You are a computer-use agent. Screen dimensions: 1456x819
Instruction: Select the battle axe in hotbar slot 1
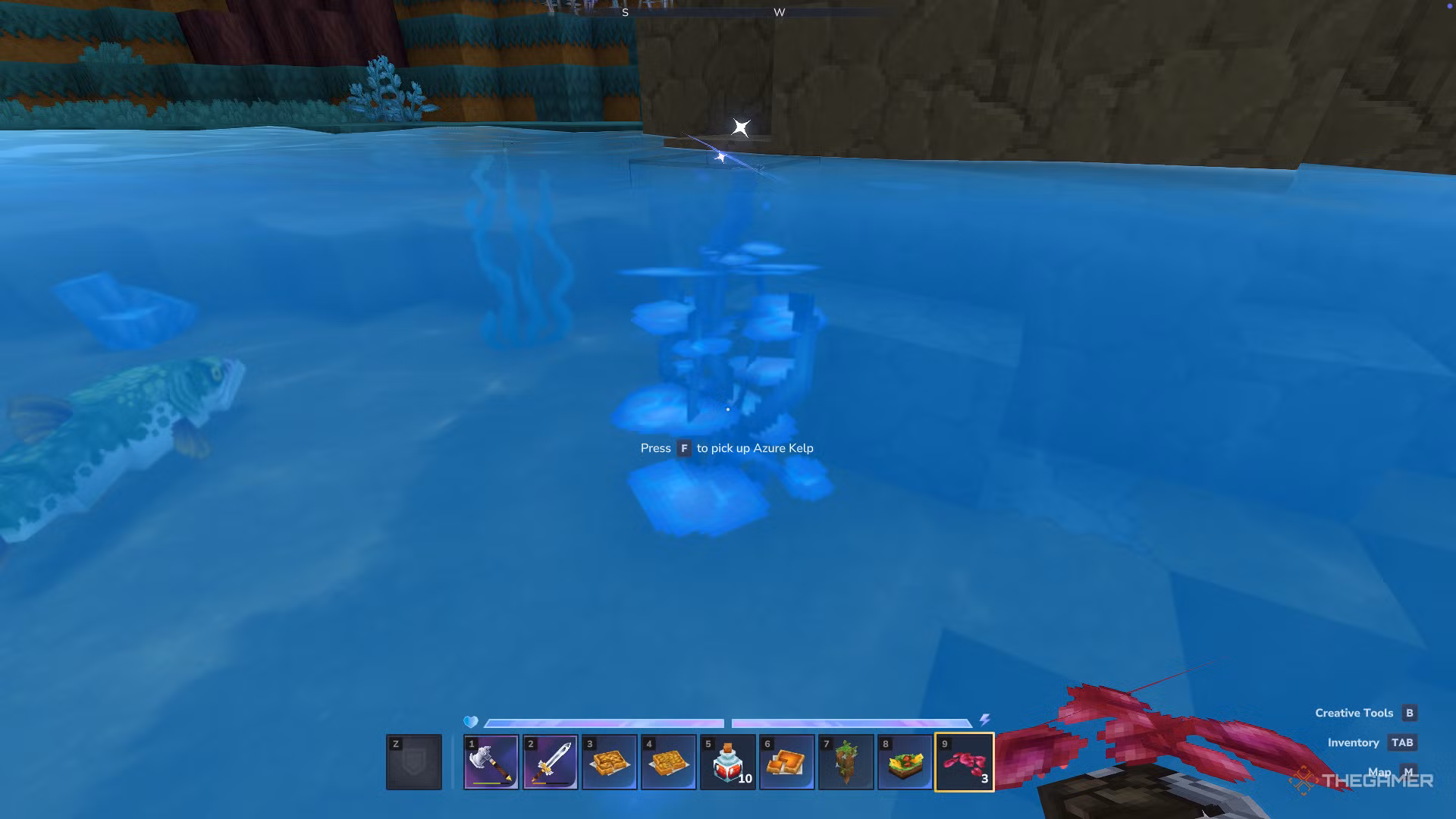pyautogui.click(x=491, y=761)
